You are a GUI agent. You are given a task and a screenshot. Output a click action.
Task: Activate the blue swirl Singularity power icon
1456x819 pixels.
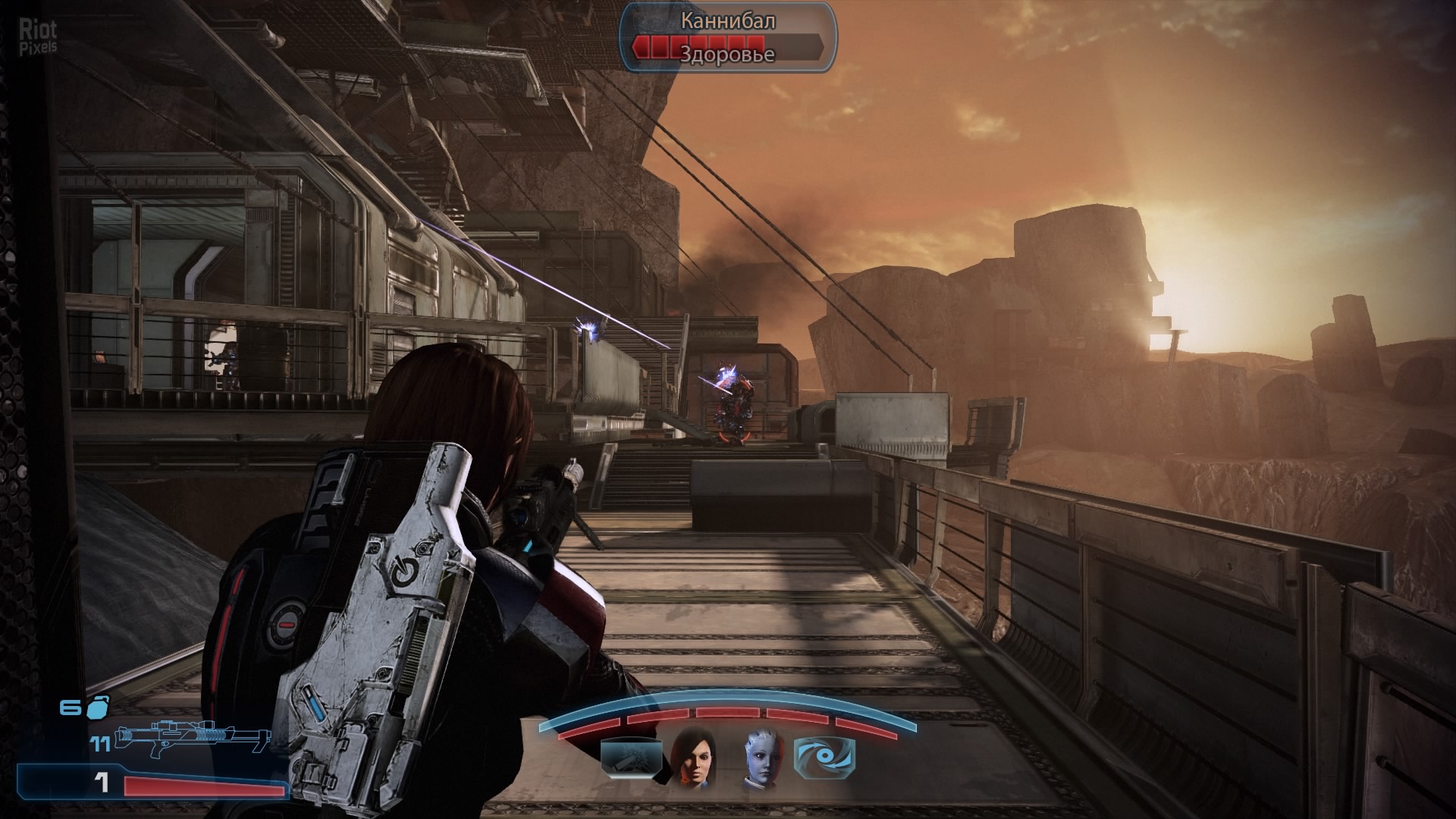[824, 757]
